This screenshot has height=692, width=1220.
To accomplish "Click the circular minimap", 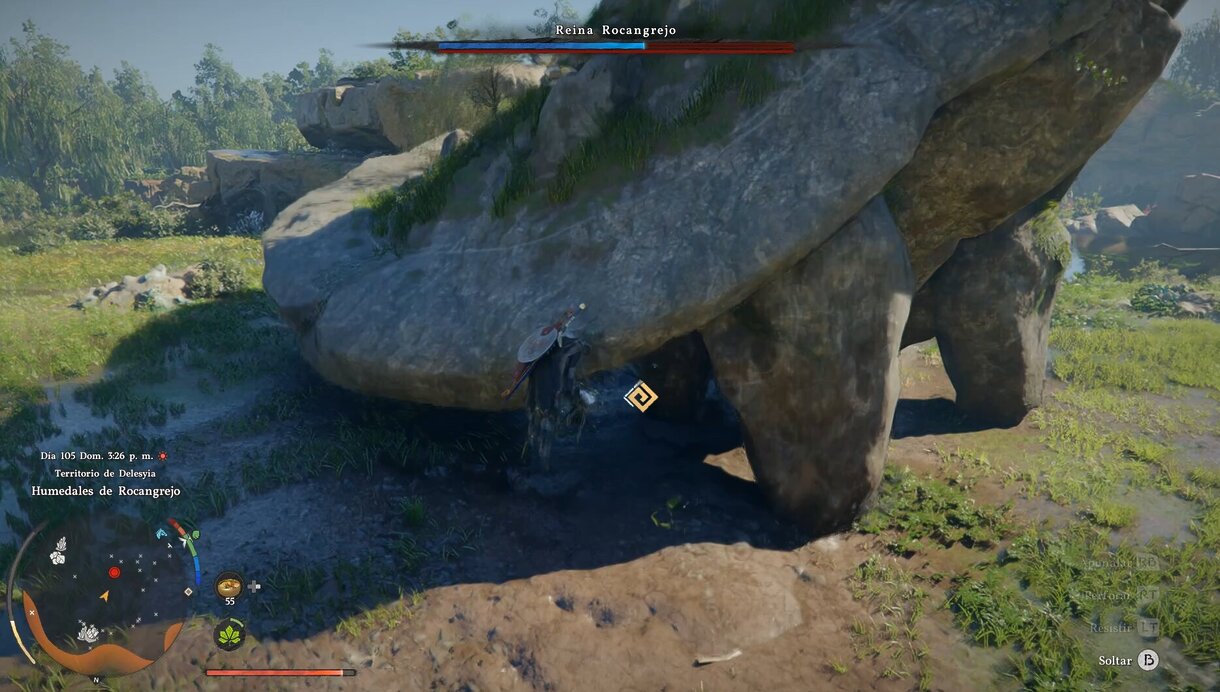I will pos(104,594).
